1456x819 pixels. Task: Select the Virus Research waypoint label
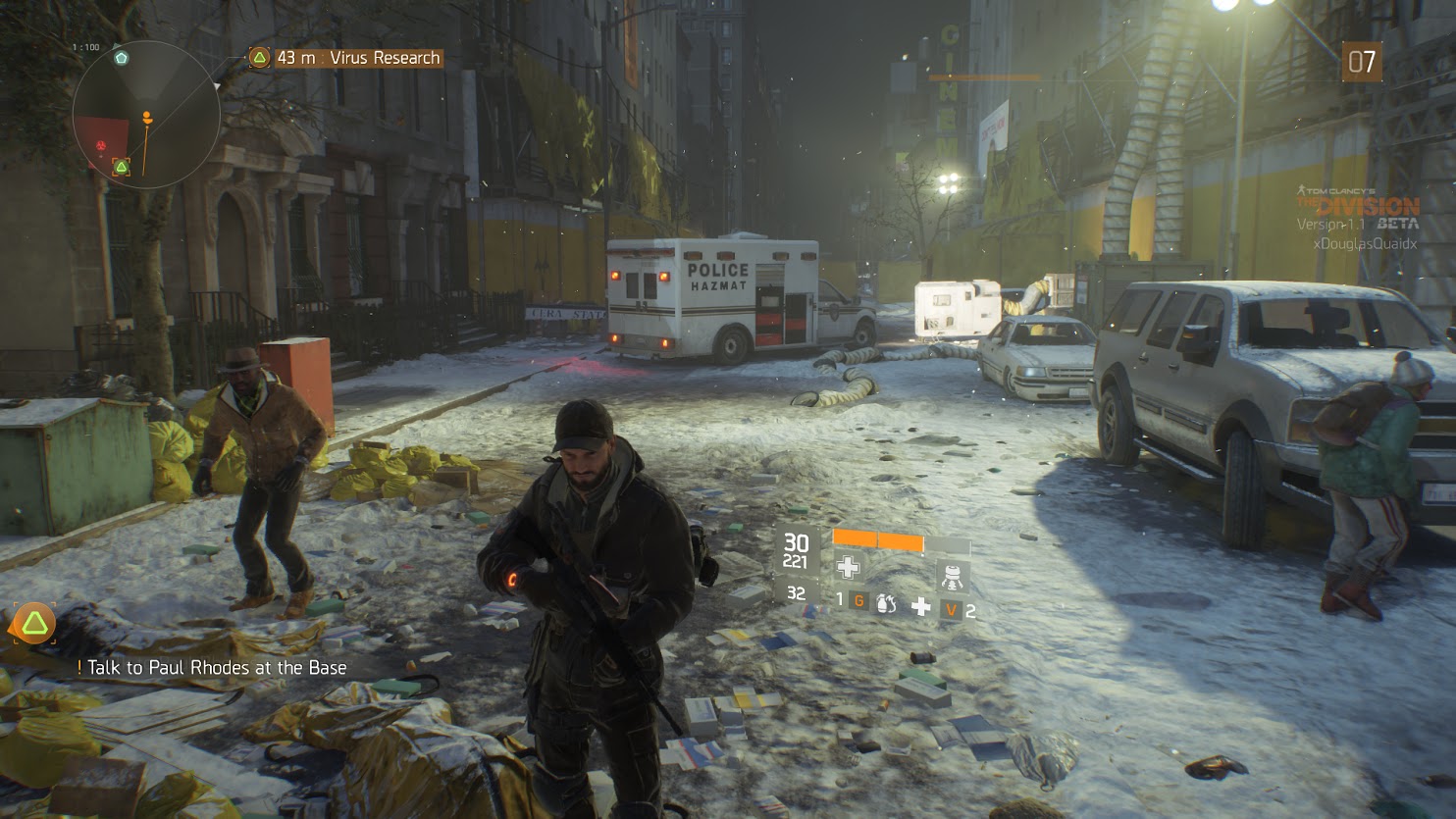[x=345, y=58]
